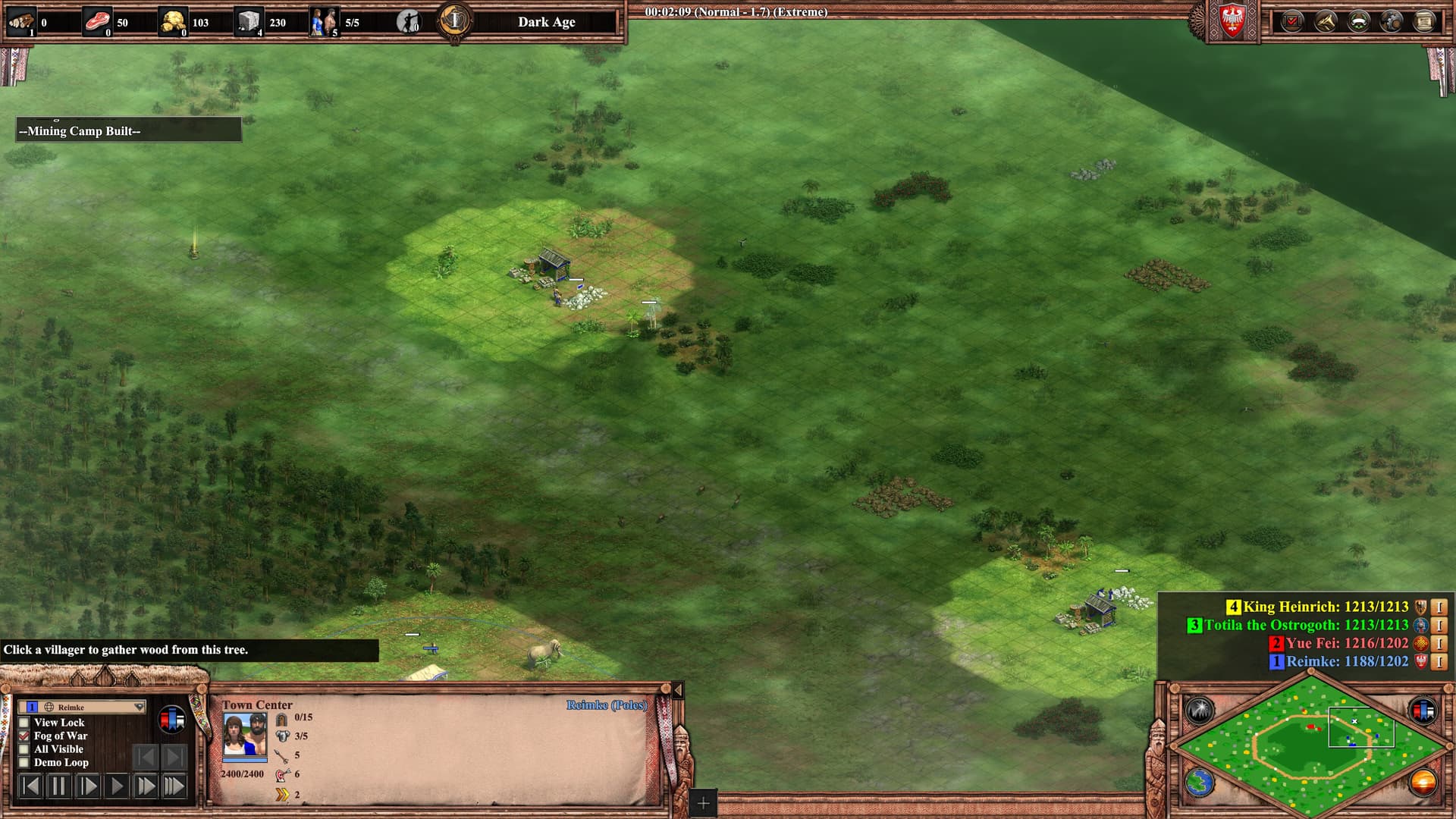Click the orange sun button beside minimap
1456x819 pixels.
[1423, 782]
